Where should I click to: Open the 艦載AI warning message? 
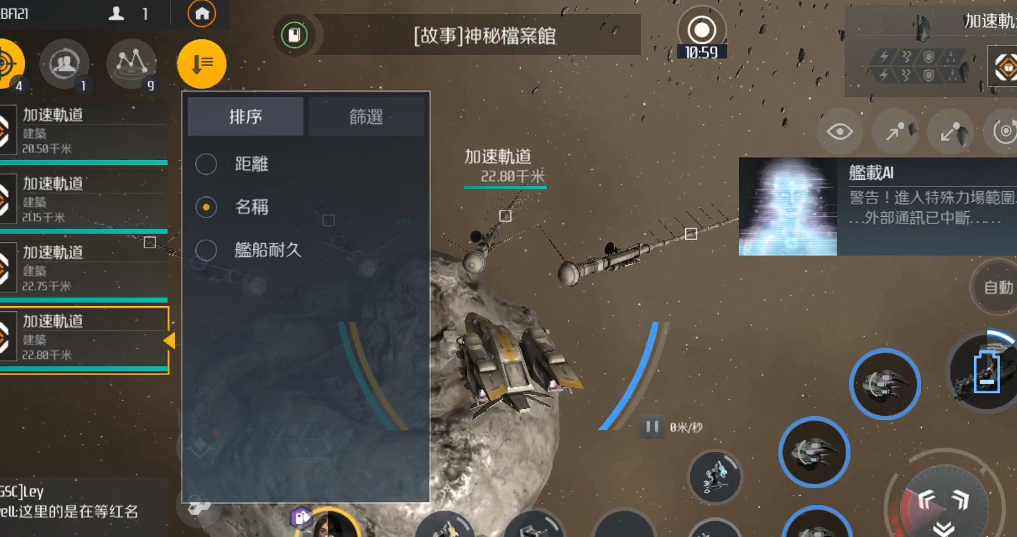click(876, 206)
